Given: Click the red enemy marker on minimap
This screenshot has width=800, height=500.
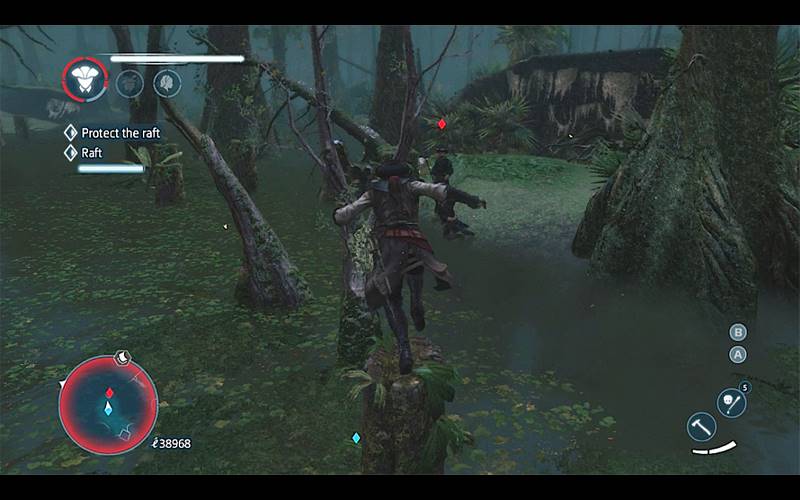Looking at the screenshot, I should tap(109, 392).
